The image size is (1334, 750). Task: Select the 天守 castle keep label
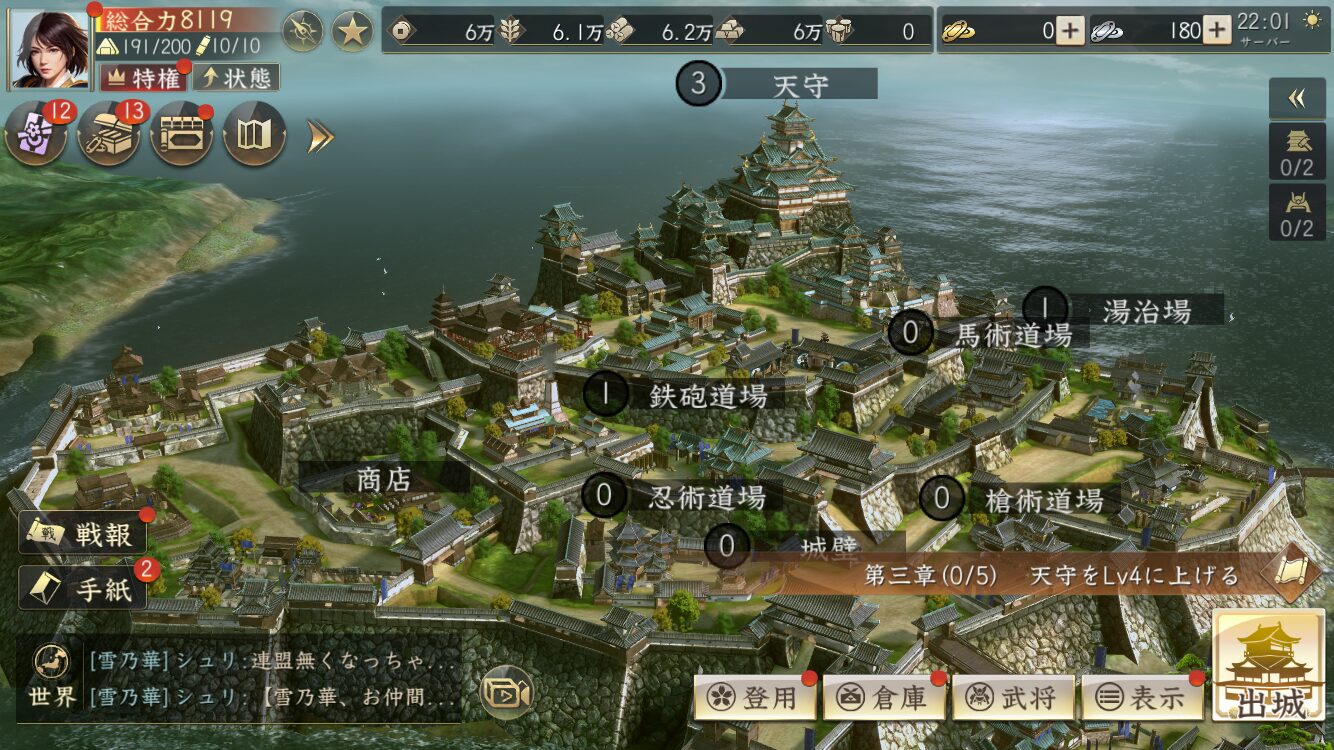point(799,84)
